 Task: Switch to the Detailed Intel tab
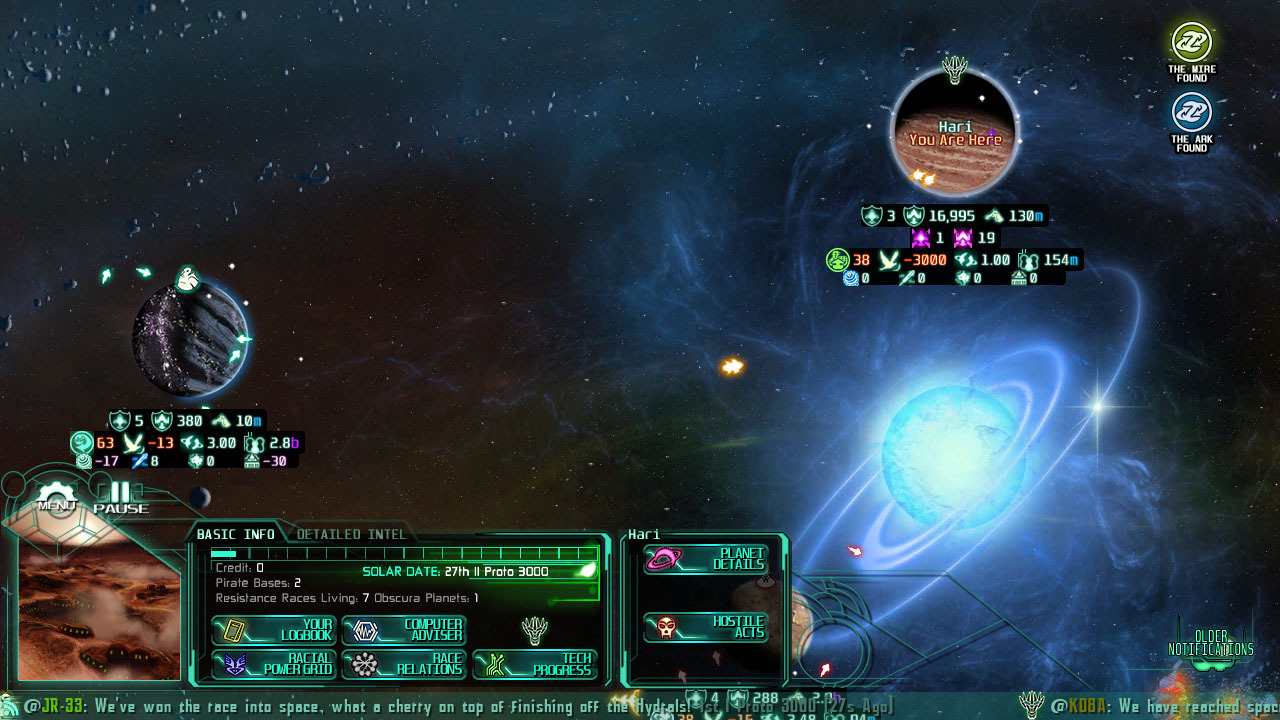coord(351,534)
